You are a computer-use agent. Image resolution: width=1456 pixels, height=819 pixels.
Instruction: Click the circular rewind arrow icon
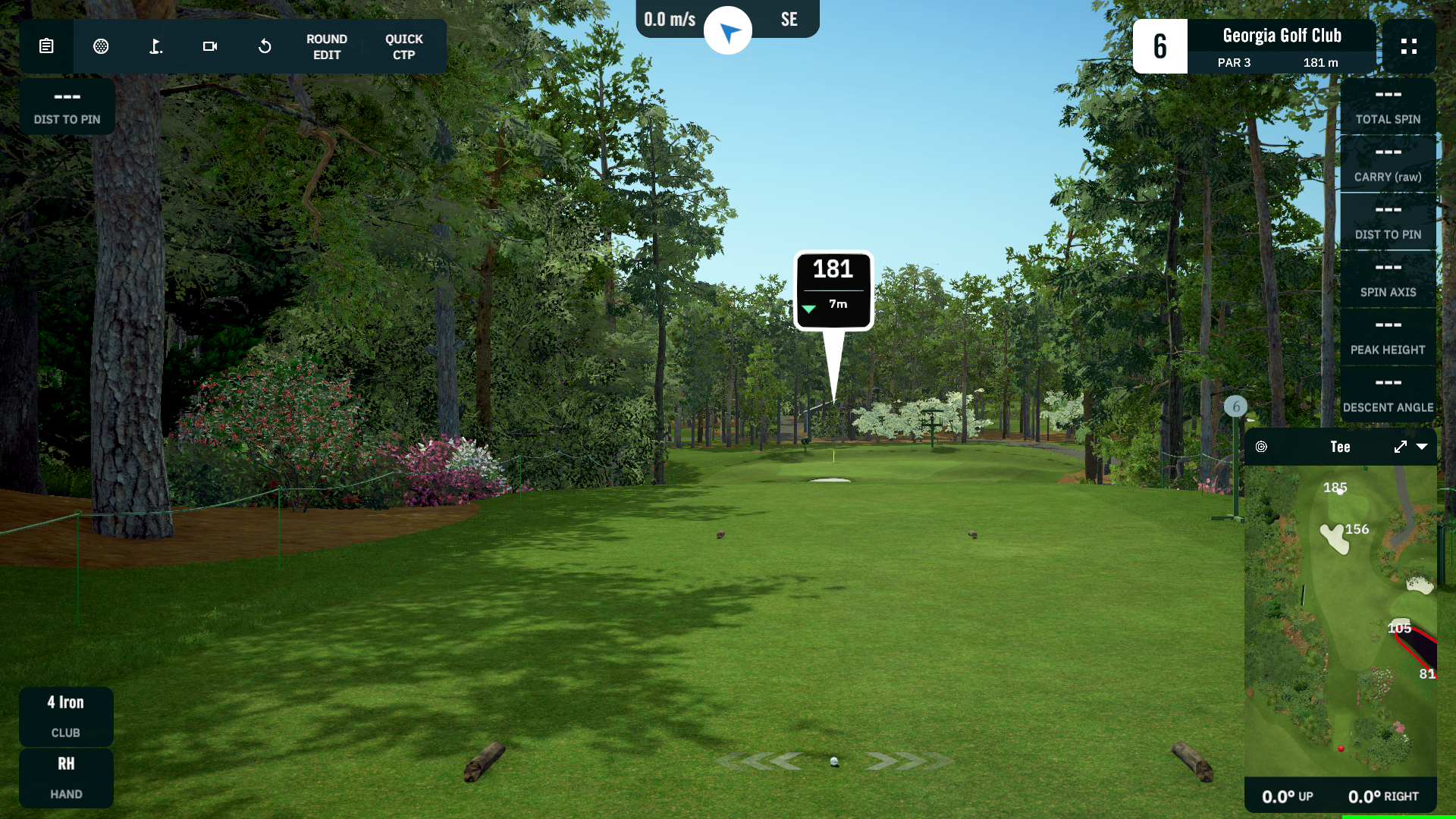point(265,46)
